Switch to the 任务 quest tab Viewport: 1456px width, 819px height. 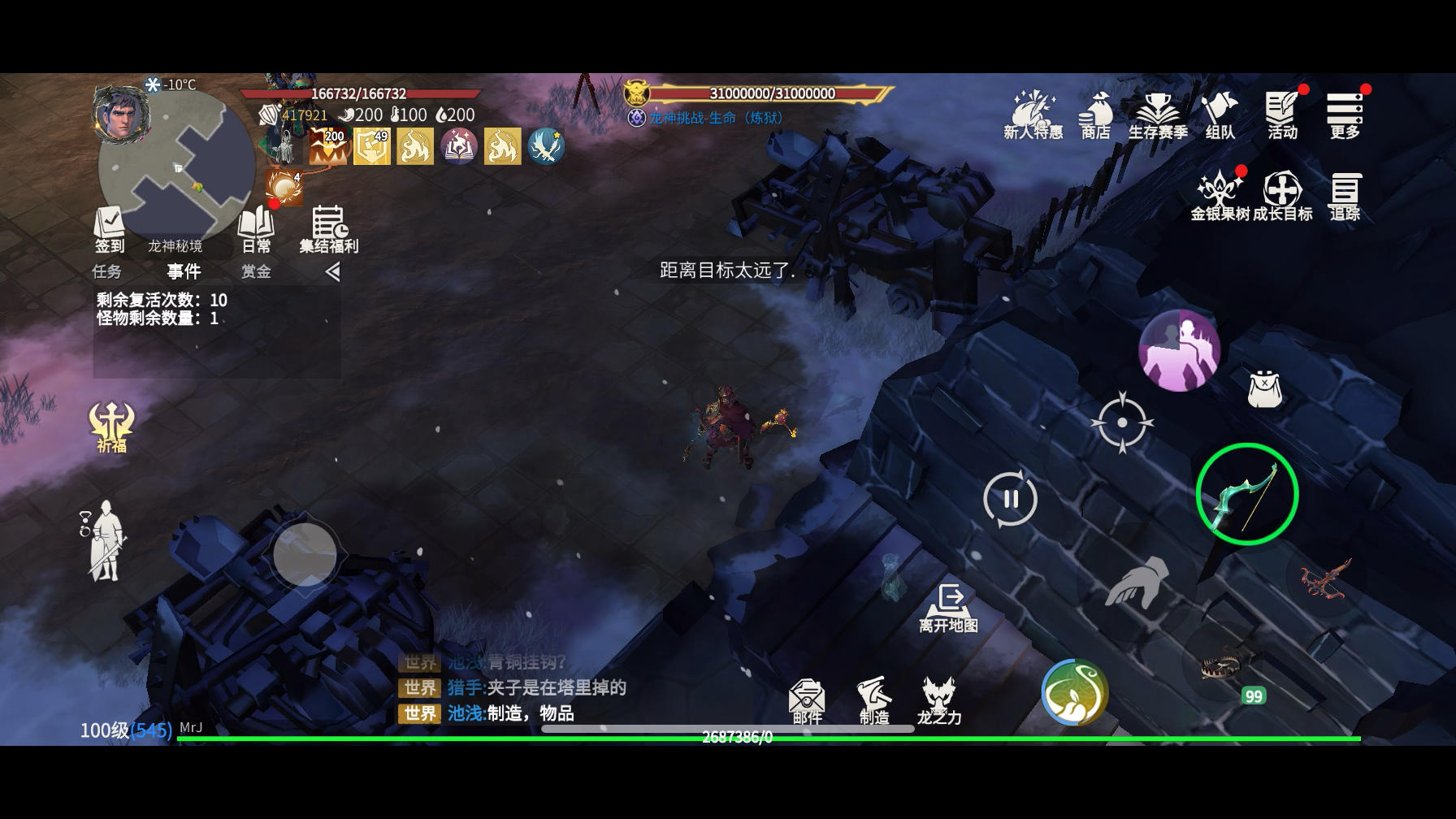coord(107,271)
